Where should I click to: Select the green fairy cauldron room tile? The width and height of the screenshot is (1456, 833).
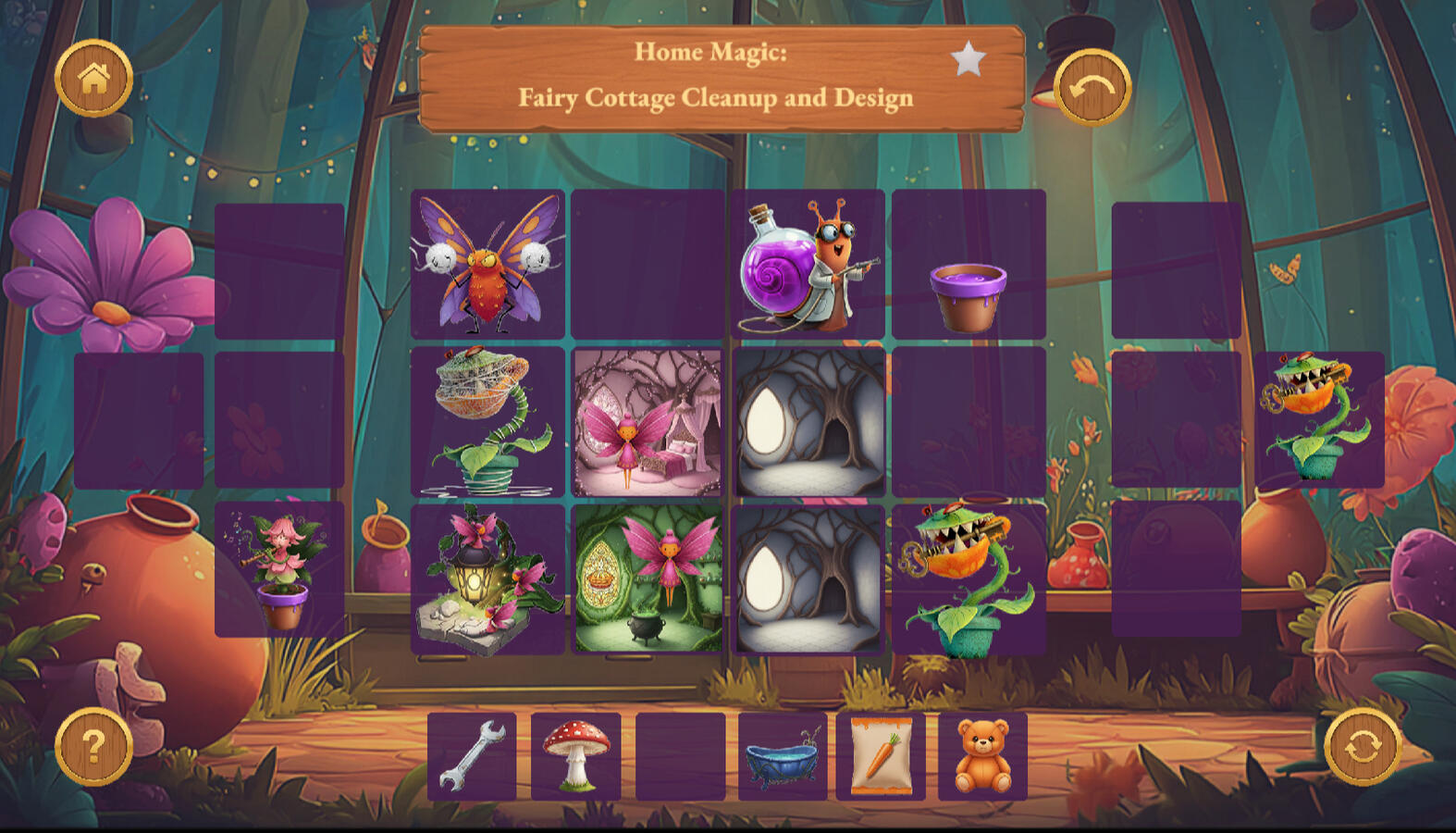click(648, 579)
